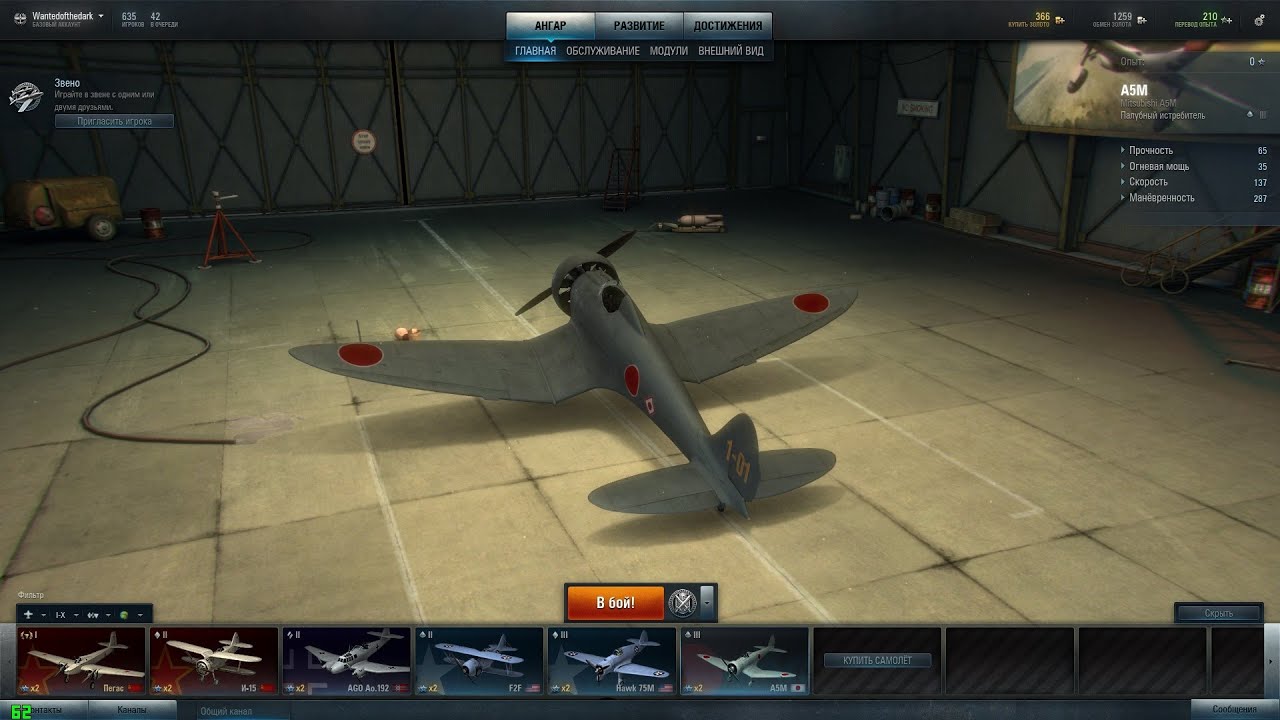Image resolution: width=1280 pixels, height=720 pixels.
Task: Expand the Прочность stat details
Action: pyautogui.click(x=1151, y=150)
